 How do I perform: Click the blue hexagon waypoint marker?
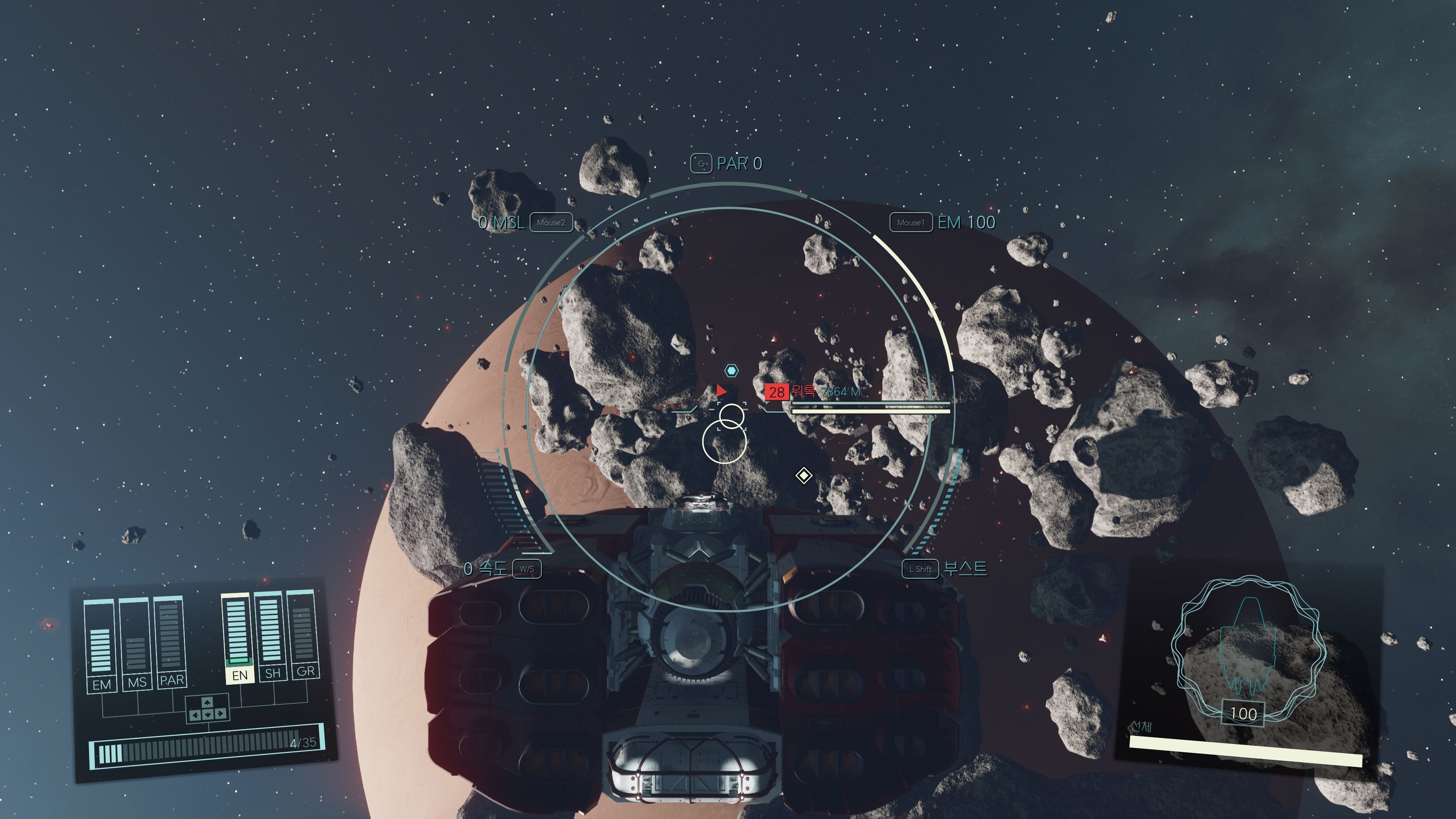coord(731,371)
